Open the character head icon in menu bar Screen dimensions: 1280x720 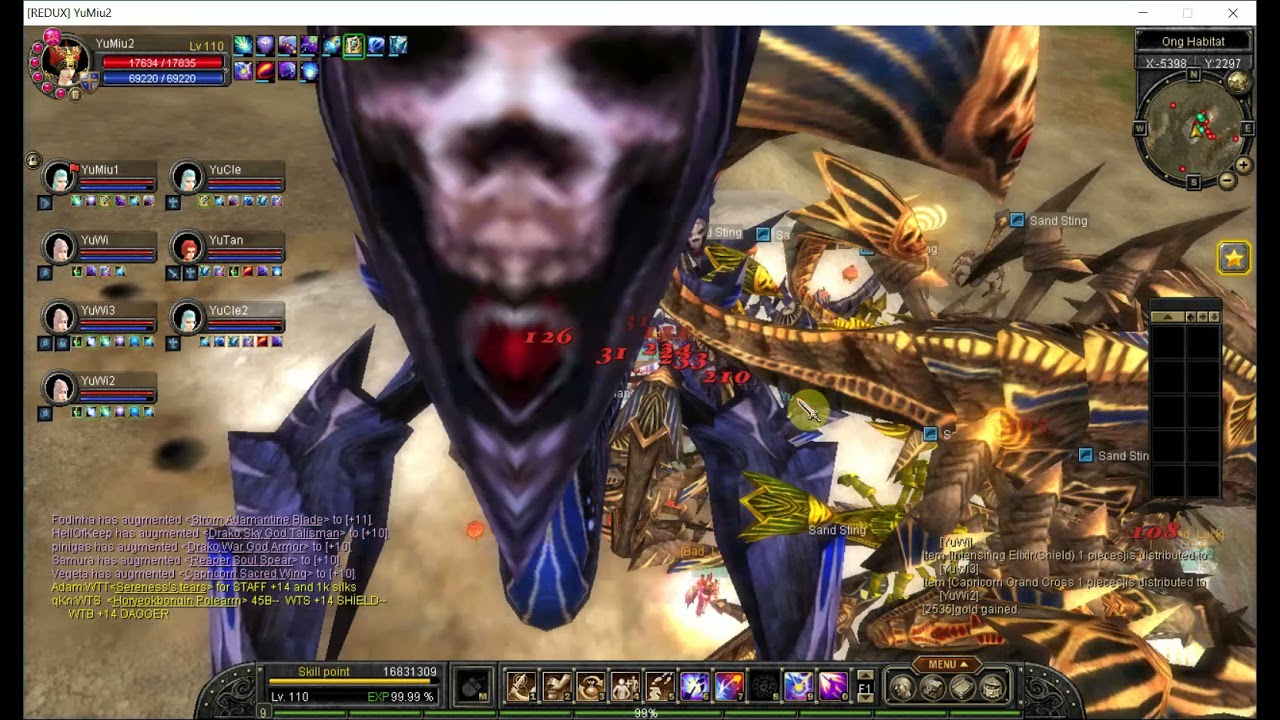pyautogui.click(x=902, y=687)
